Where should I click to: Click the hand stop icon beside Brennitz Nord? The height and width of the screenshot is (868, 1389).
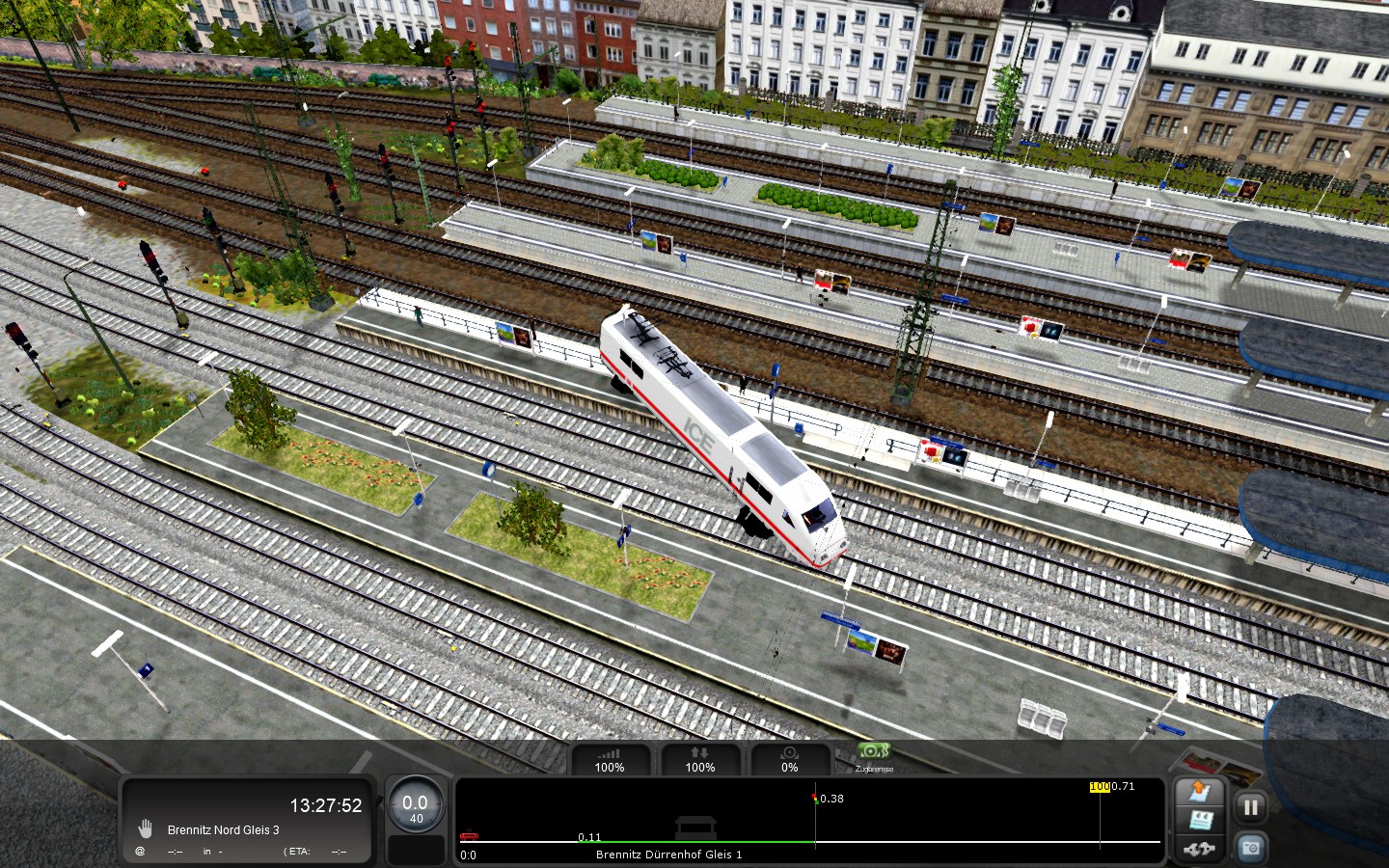145,828
